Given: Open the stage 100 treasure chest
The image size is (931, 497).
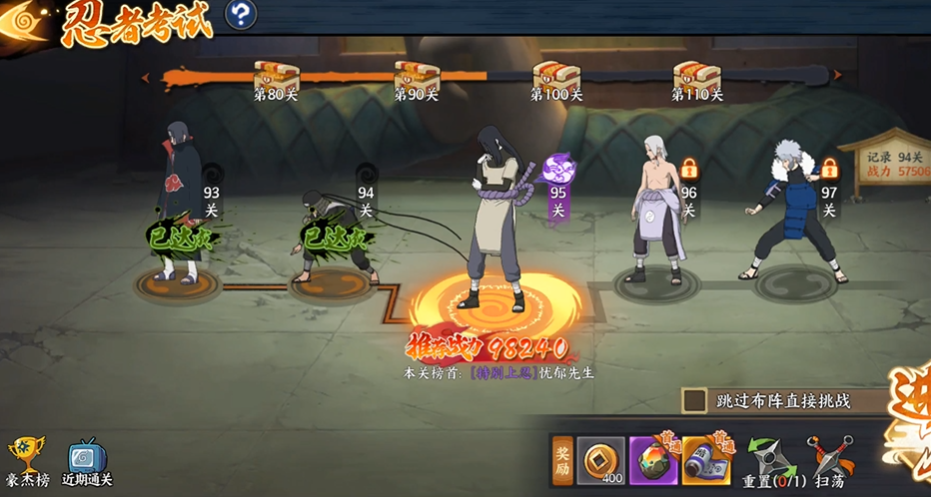Looking at the screenshot, I should [553, 76].
